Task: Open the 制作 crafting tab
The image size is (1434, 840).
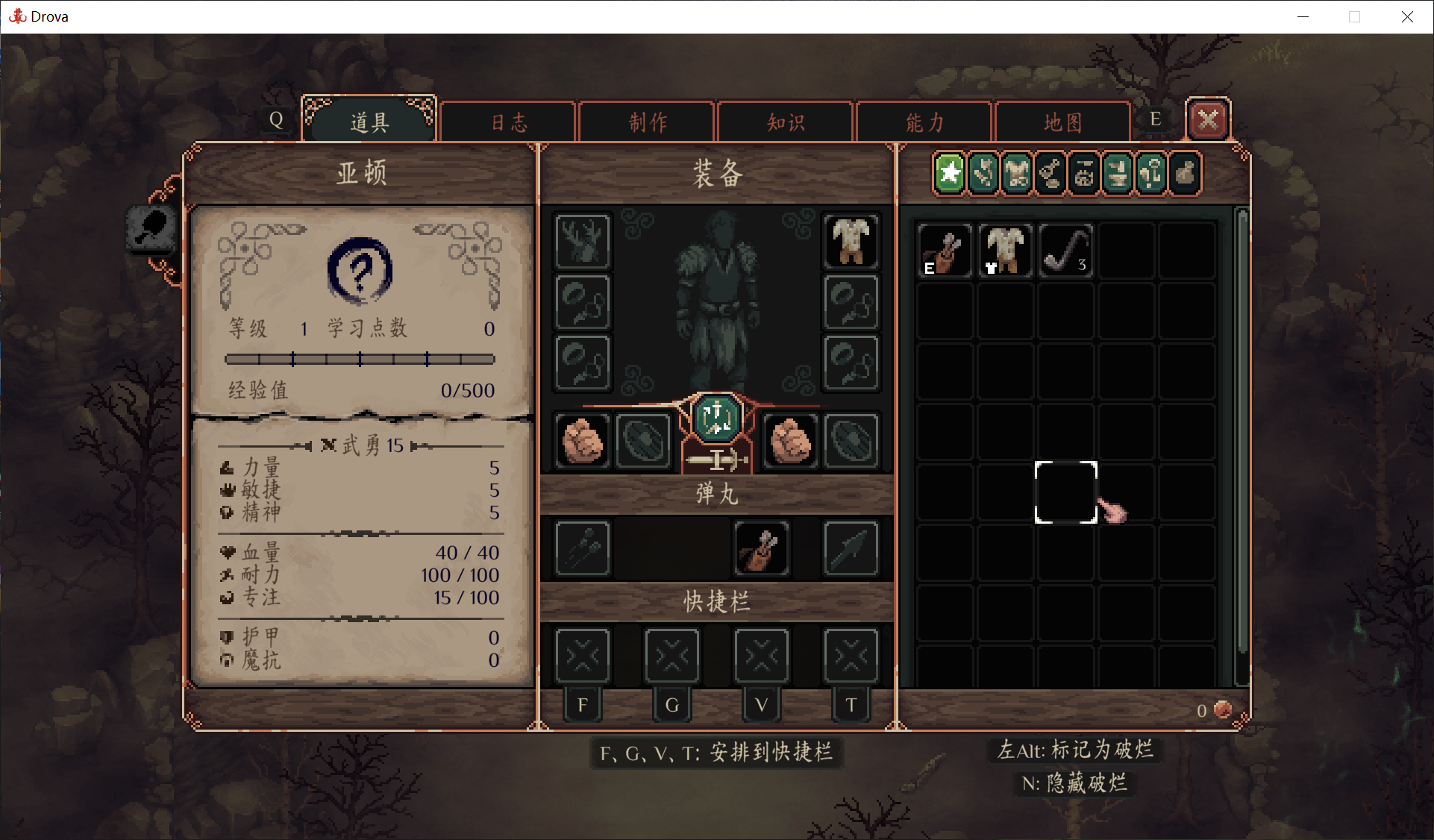Action: (x=647, y=122)
